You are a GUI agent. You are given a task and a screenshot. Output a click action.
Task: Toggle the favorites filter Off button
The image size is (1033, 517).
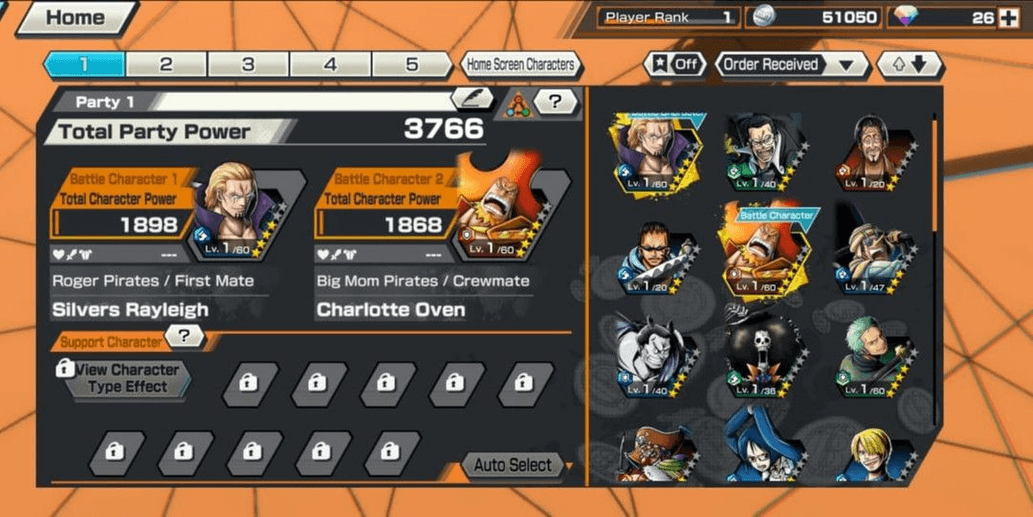coord(676,65)
